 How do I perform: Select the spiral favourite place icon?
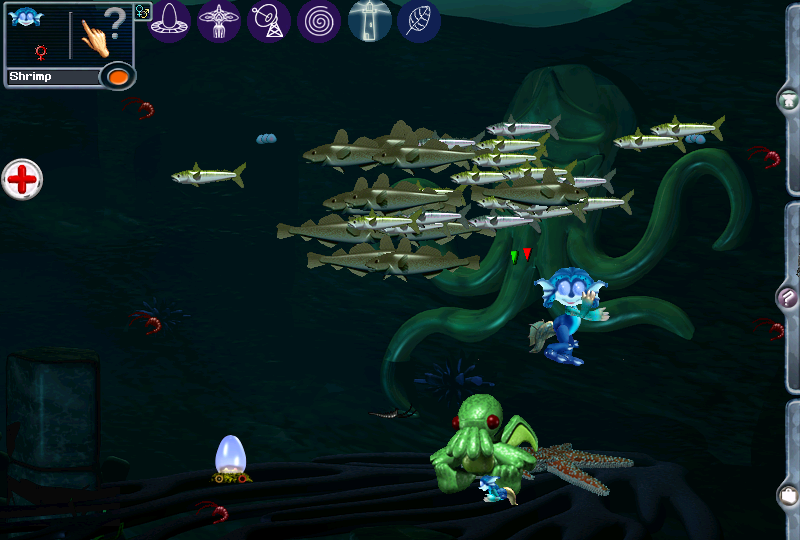pyautogui.click(x=319, y=20)
